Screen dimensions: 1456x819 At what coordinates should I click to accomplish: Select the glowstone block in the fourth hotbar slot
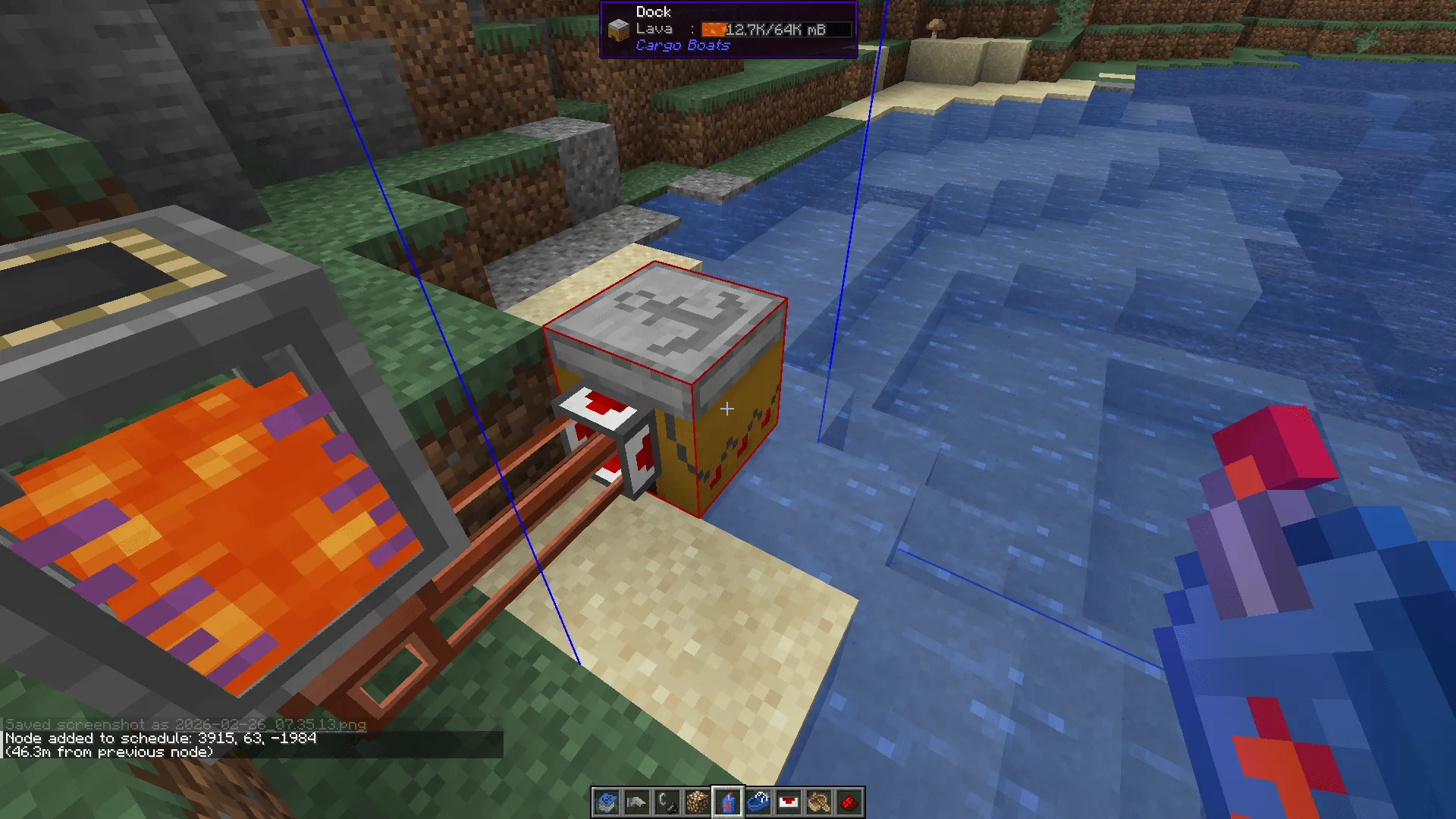698,803
